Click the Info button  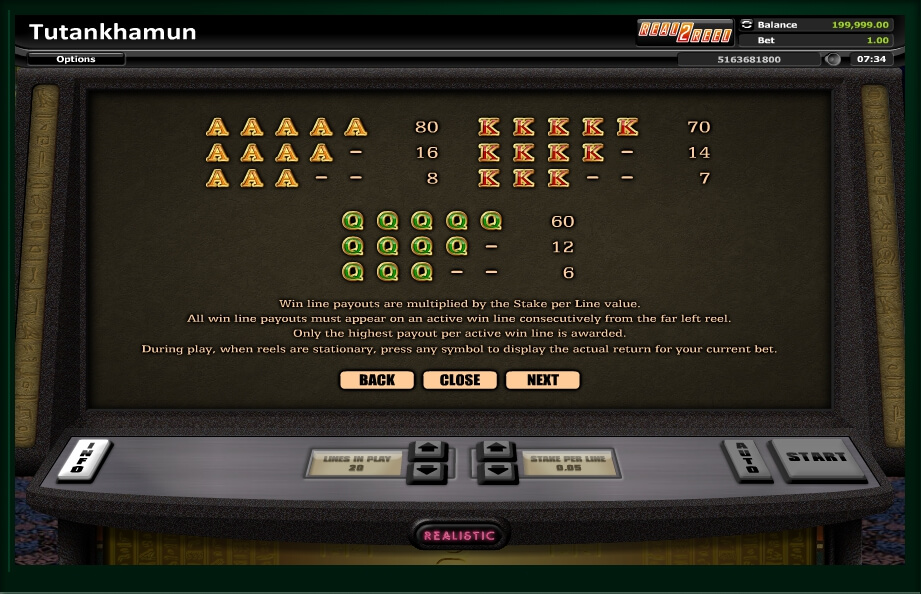click(x=83, y=460)
